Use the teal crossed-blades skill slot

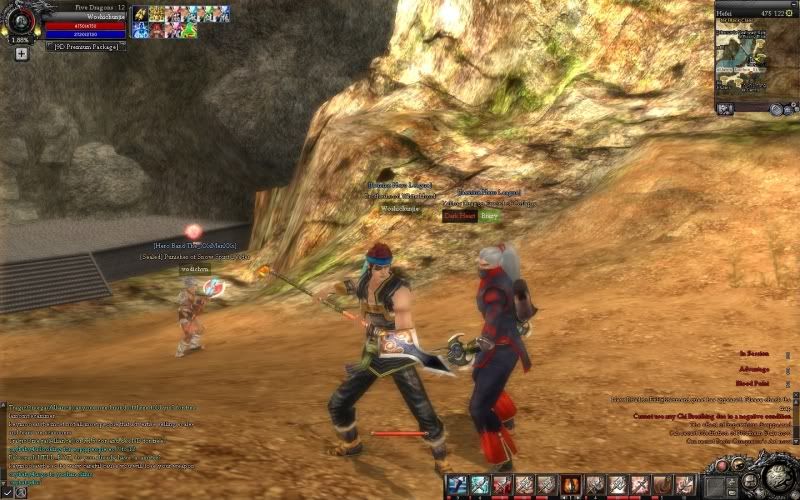point(479,486)
